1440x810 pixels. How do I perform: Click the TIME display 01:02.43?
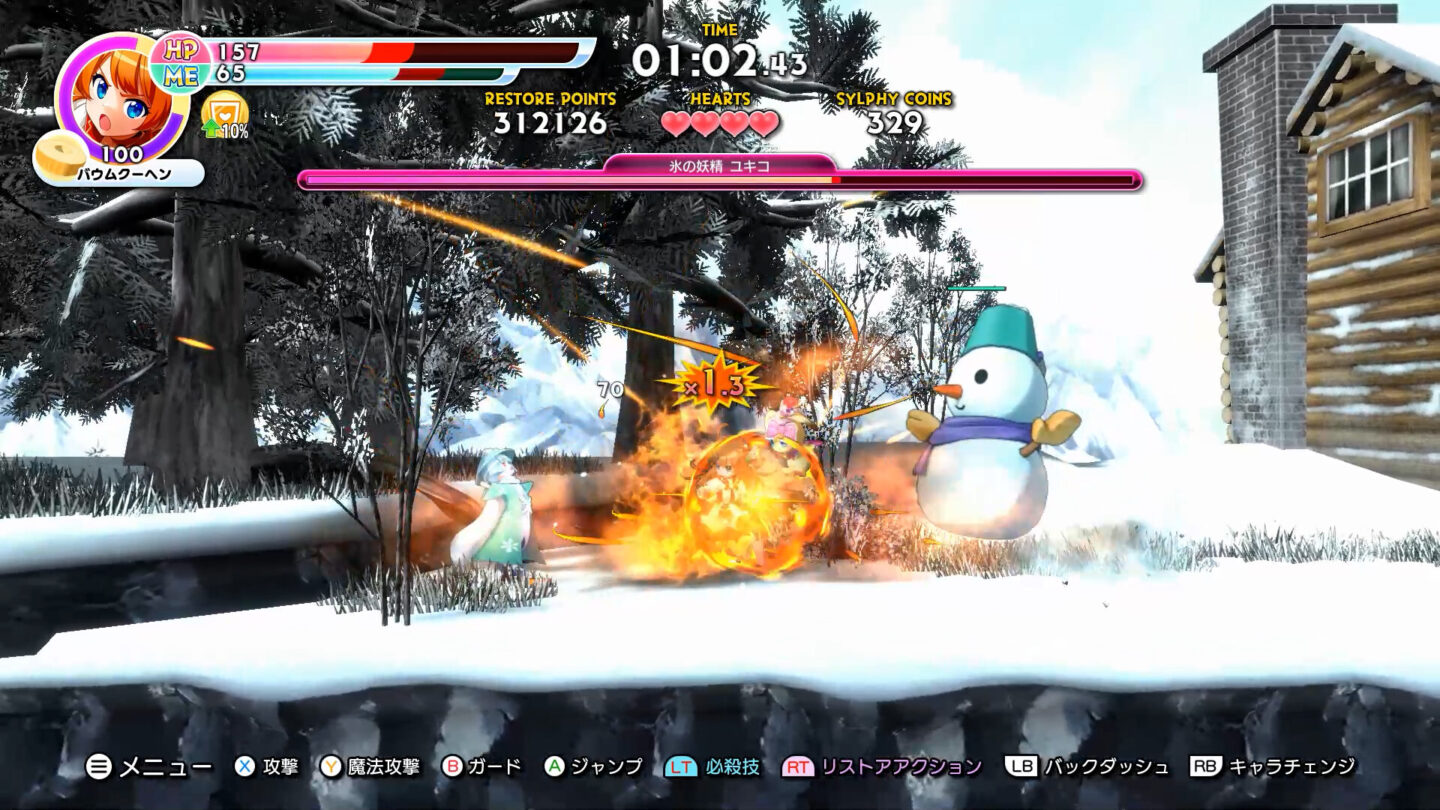720,60
